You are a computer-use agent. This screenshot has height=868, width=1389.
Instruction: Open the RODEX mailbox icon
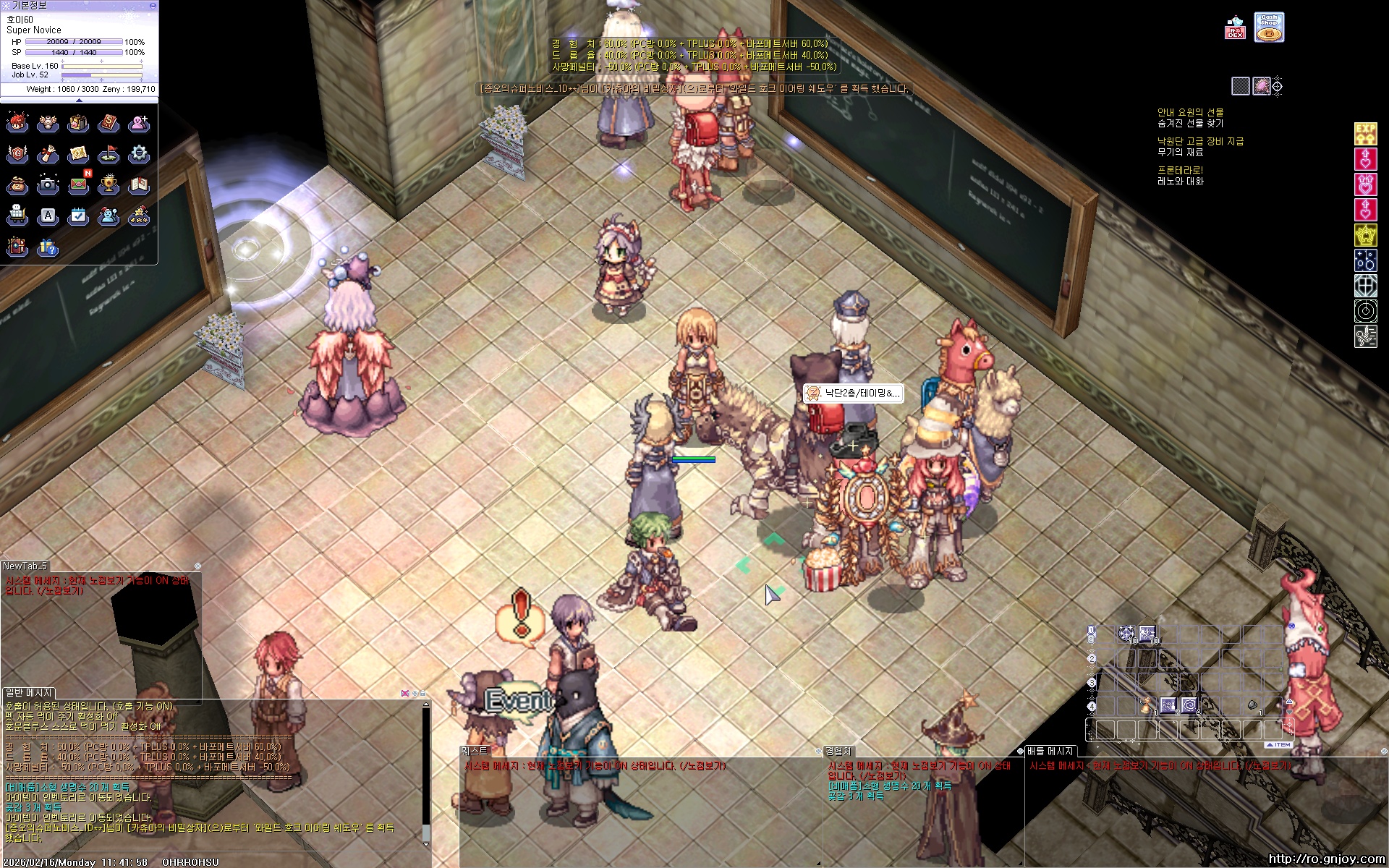tap(1235, 27)
